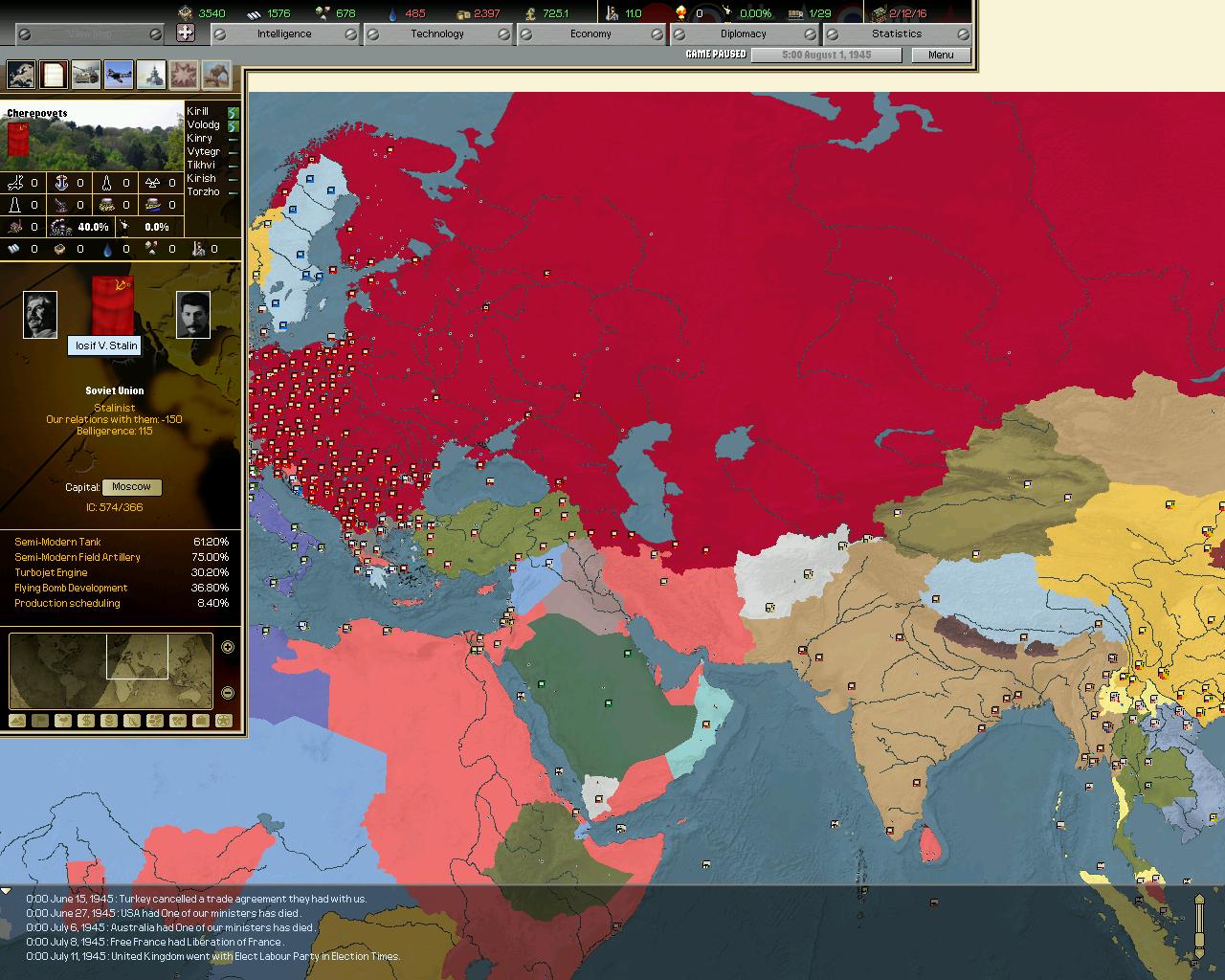Open the document page icon

[54, 74]
